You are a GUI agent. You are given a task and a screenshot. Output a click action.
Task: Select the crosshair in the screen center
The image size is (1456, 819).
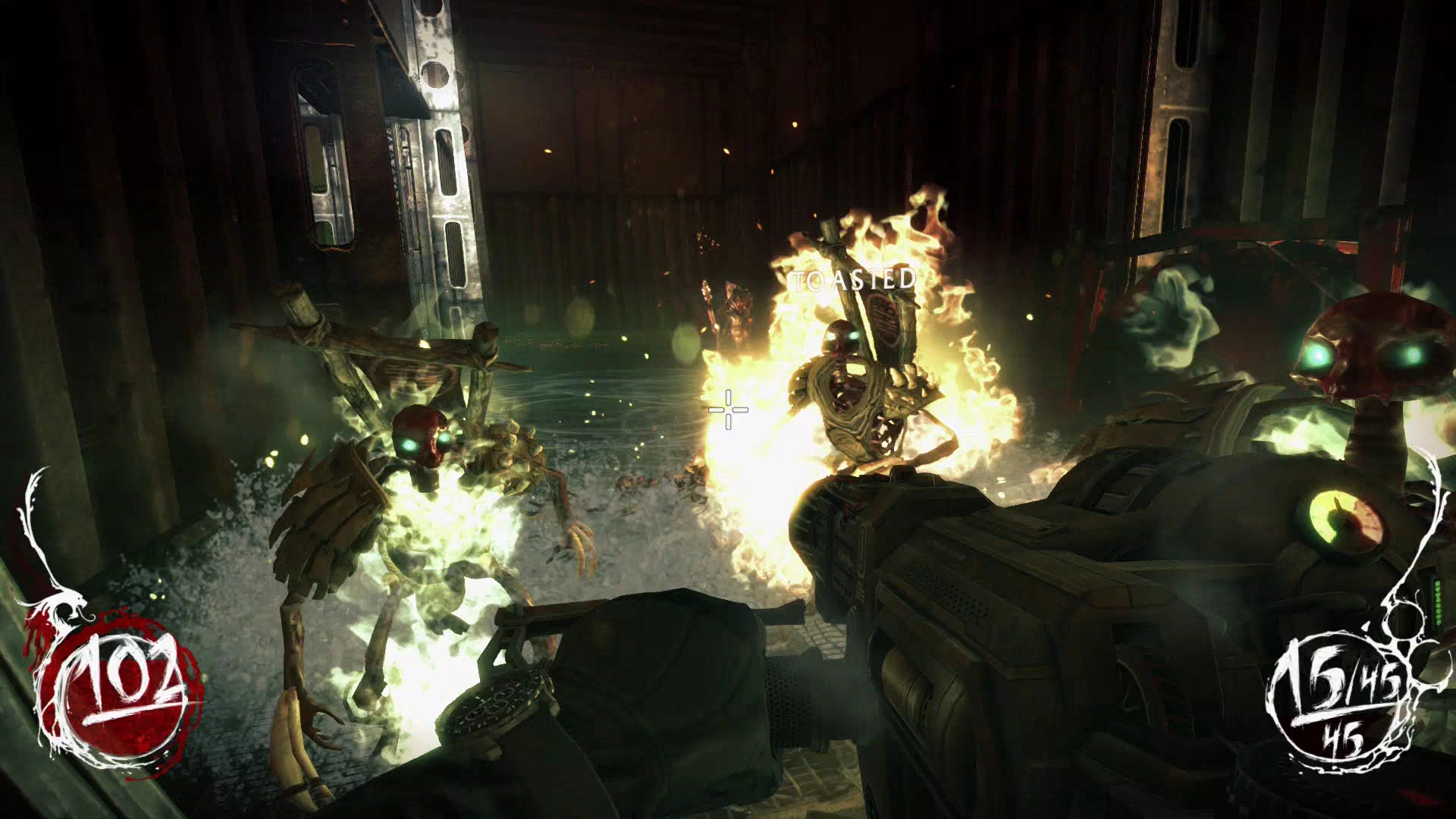pos(726,411)
